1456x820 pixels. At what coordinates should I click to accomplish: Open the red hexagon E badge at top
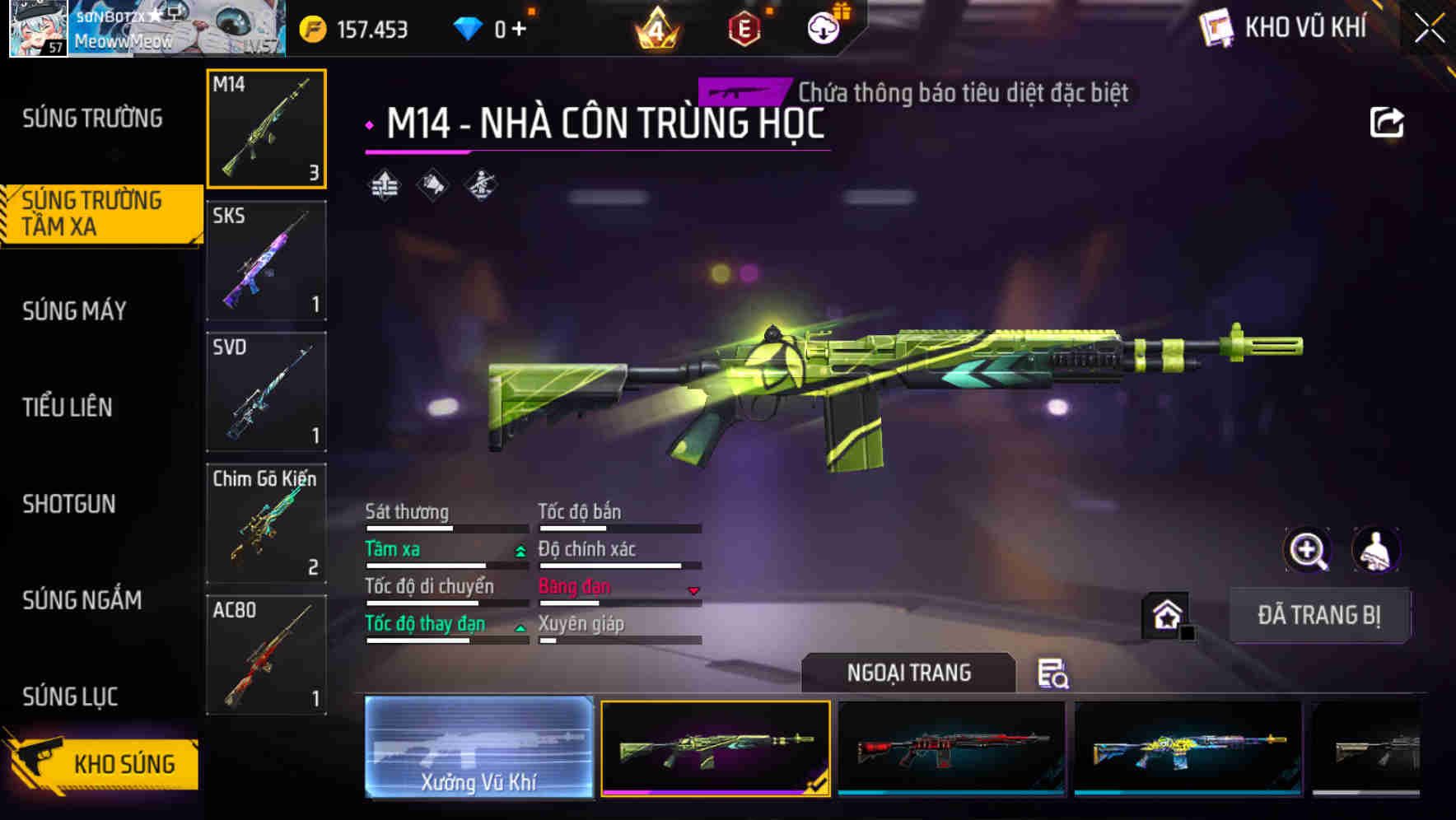(x=744, y=27)
